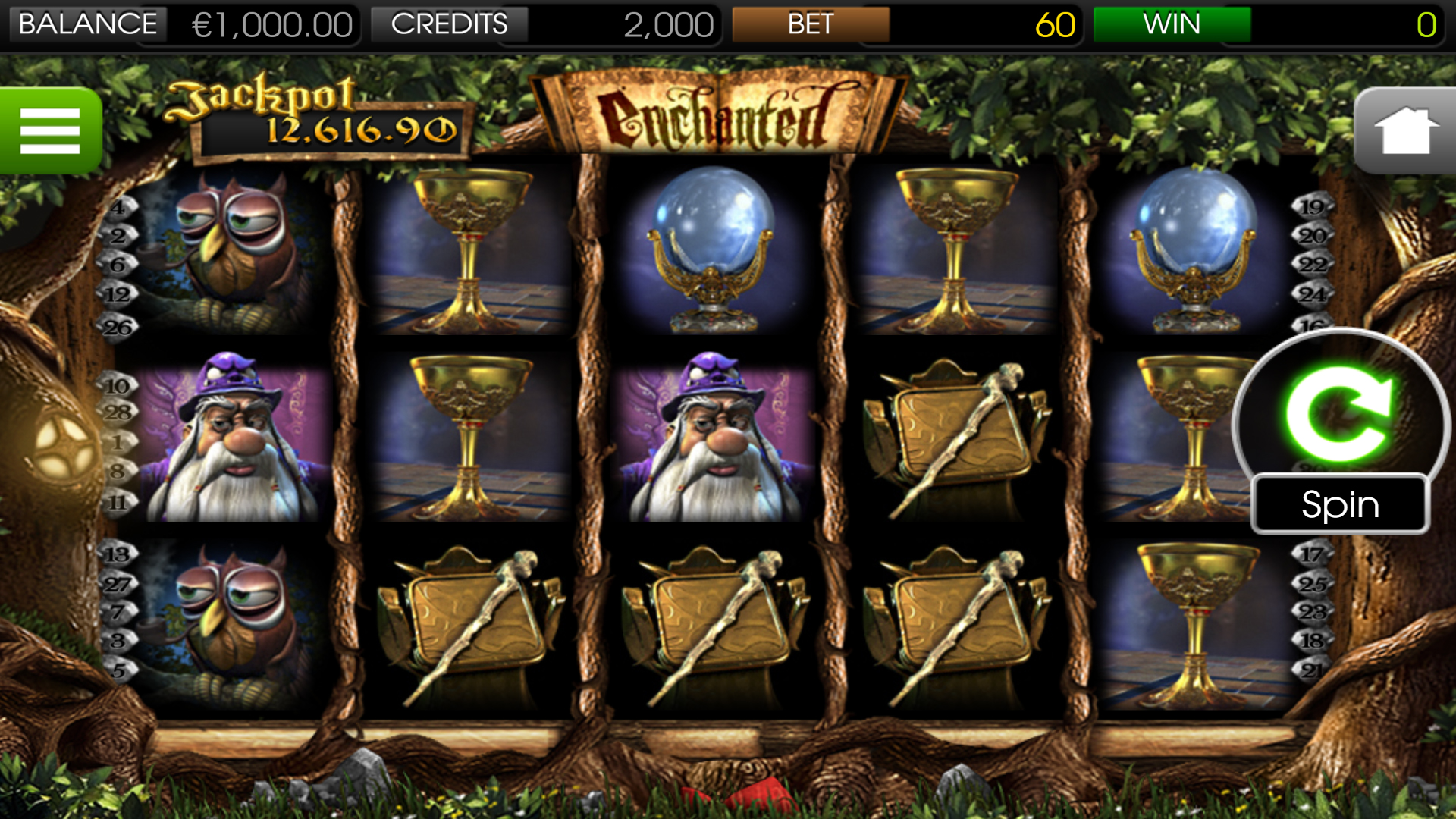Click the BALANCE label in the top bar
Image resolution: width=1456 pixels, height=819 pixels.
(83, 24)
